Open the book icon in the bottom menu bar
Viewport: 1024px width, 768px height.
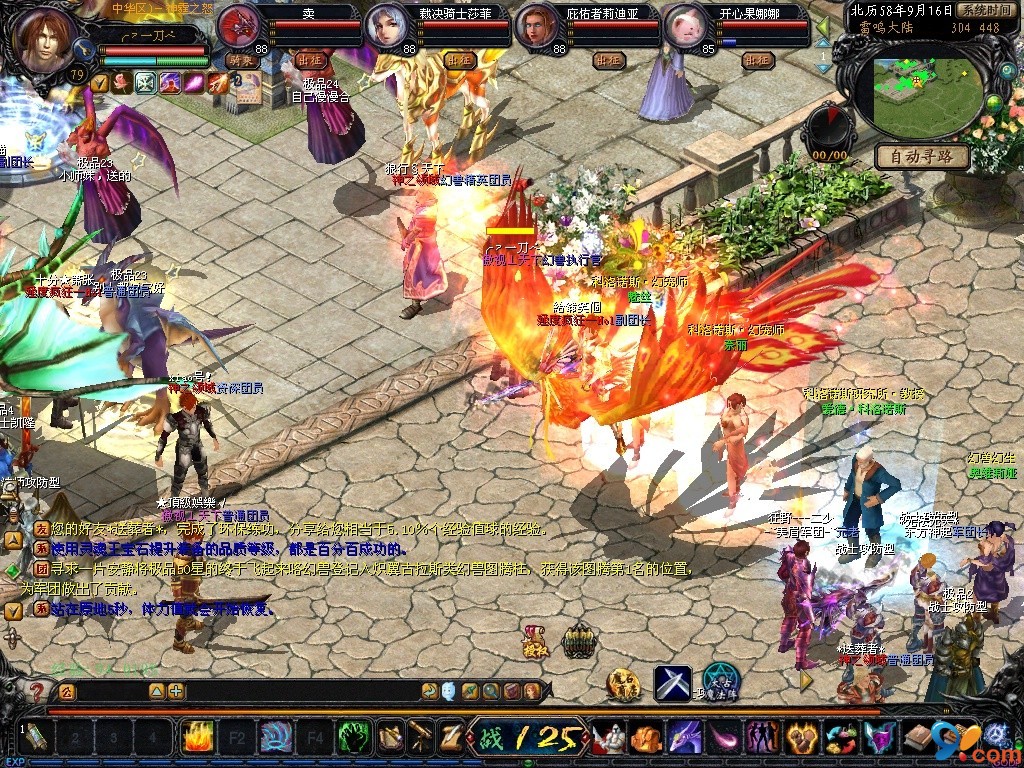click(x=916, y=738)
